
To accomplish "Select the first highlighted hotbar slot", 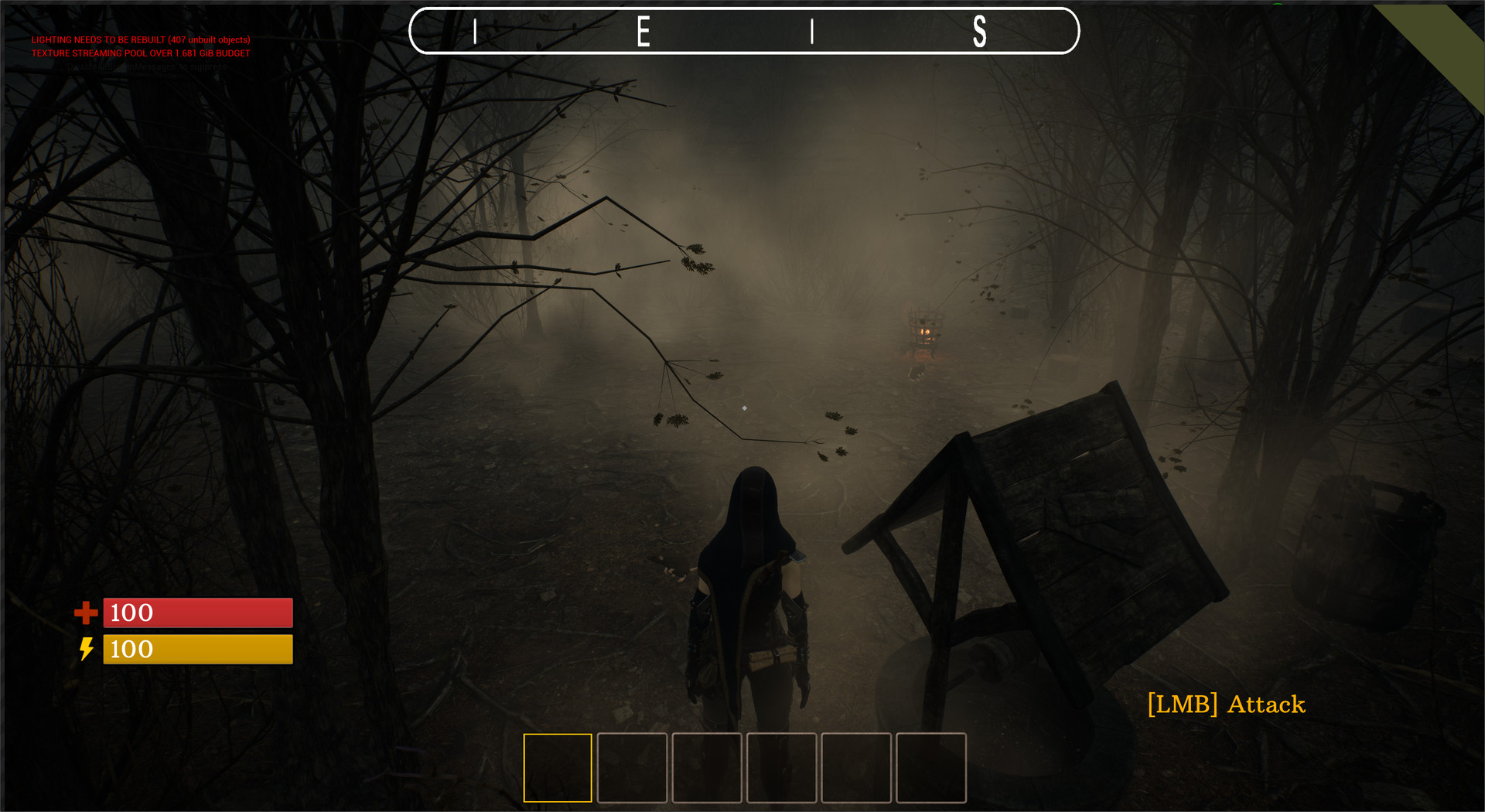I will [x=558, y=767].
